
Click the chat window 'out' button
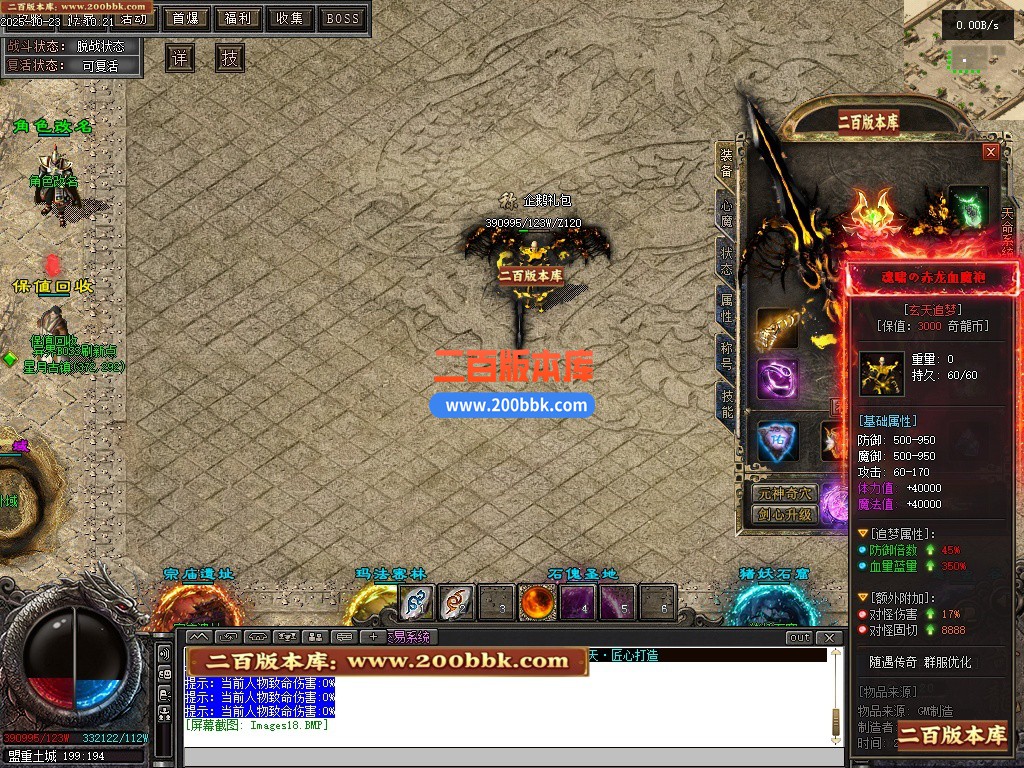[x=799, y=637]
